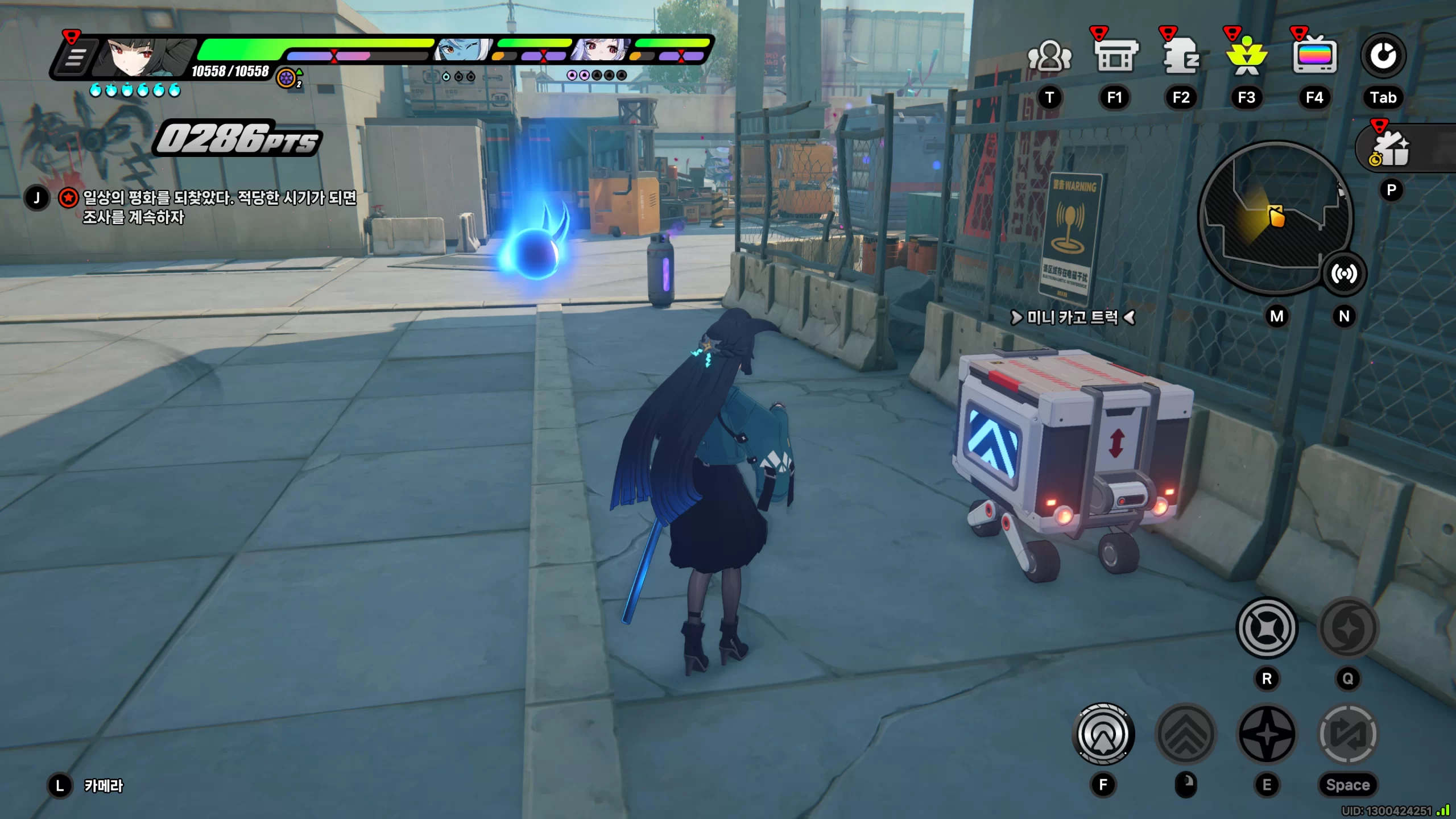This screenshot has height=819, width=1456.
Task: Tap the interact button above F
Action: tap(1103, 734)
